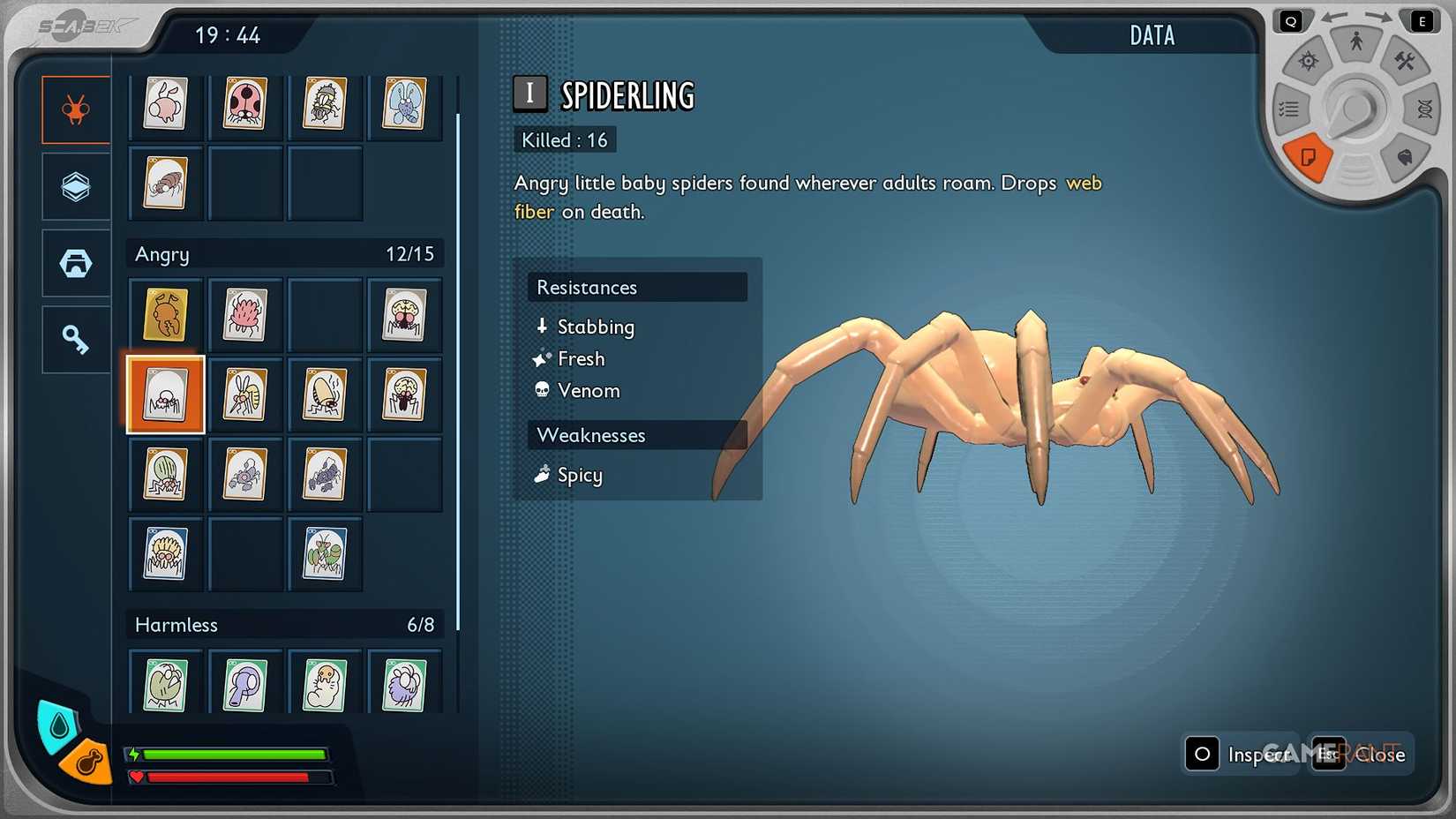The image size is (1456, 819).
Task: Collapse the Angry creature category
Action: (x=284, y=254)
